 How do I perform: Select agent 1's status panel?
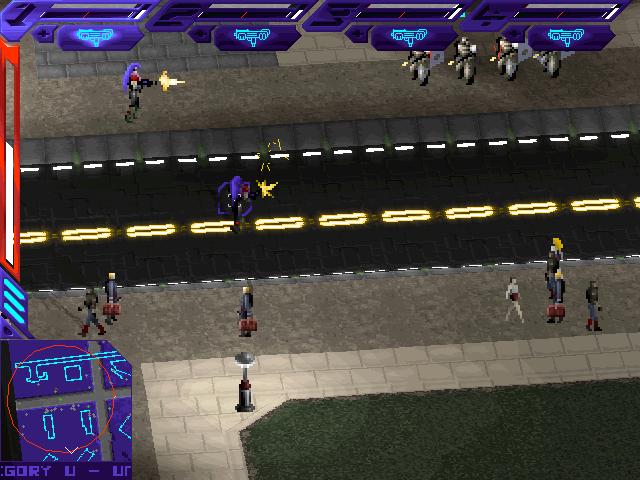[x=80, y=12]
